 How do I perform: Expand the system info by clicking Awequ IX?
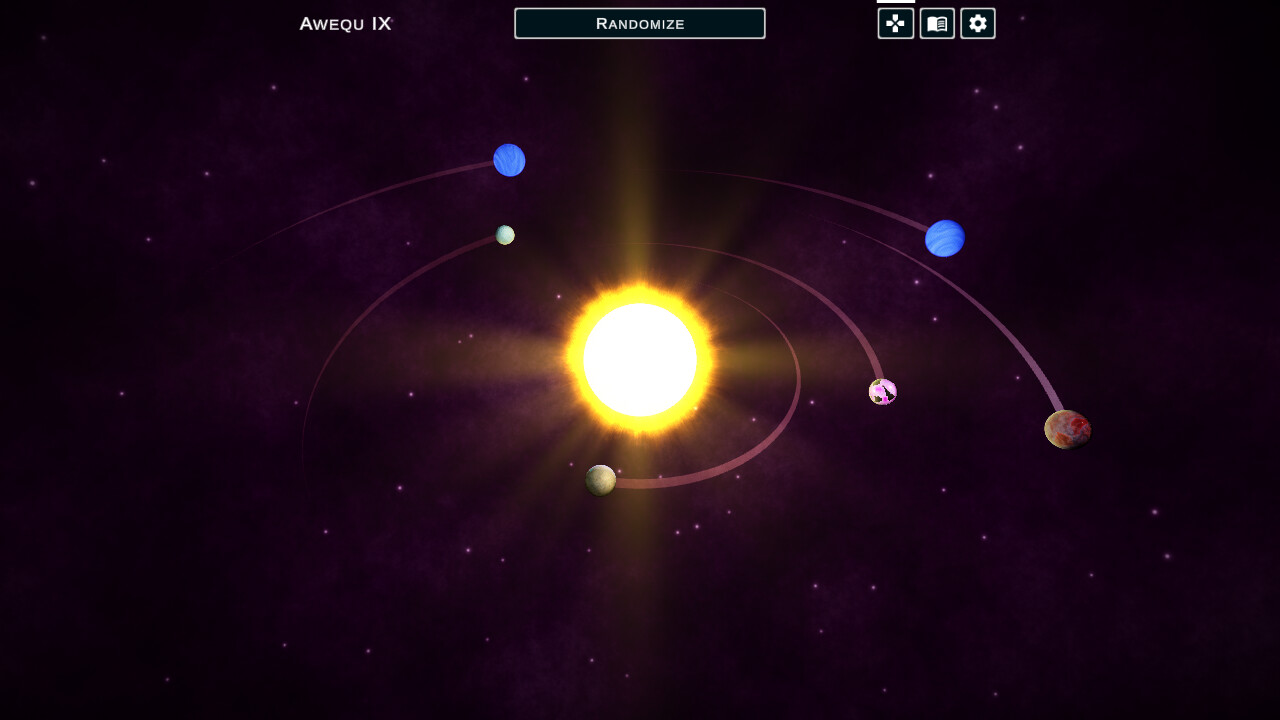click(x=344, y=22)
